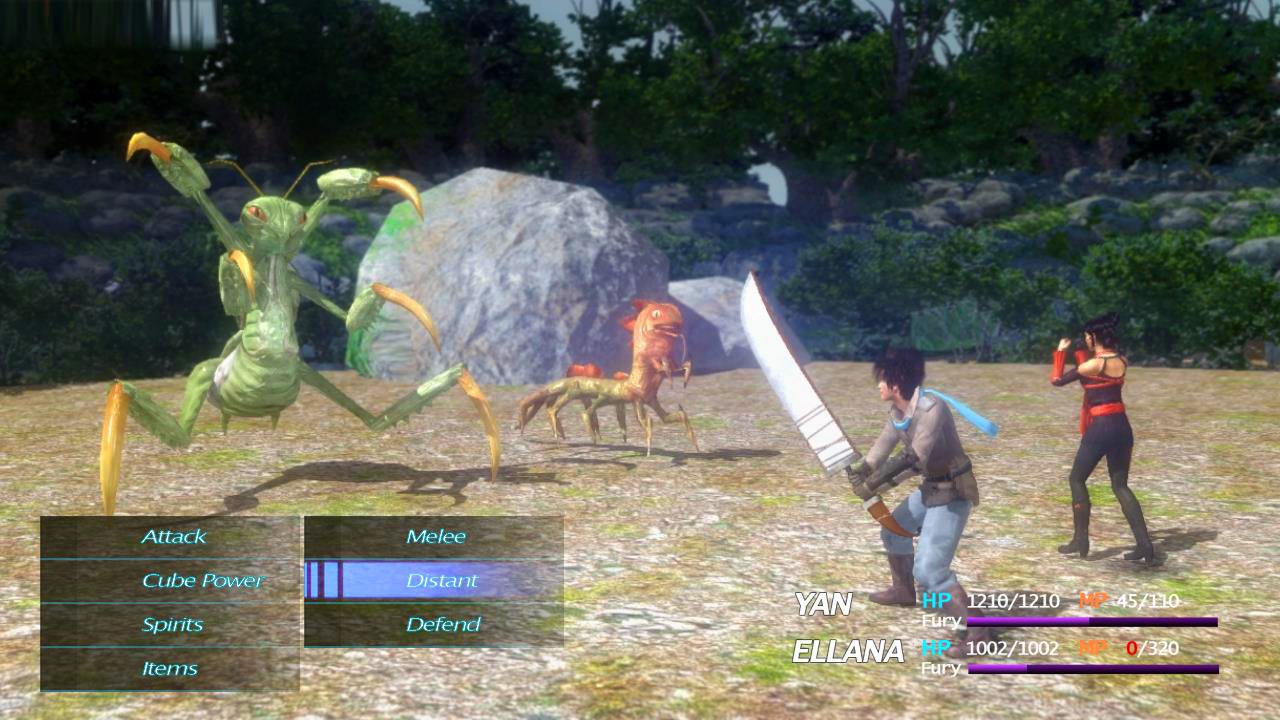Image resolution: width=1280 pixels, height=720 pixels.
Task: Select the highlighted Distant attack option
Action: click(441, 581)
